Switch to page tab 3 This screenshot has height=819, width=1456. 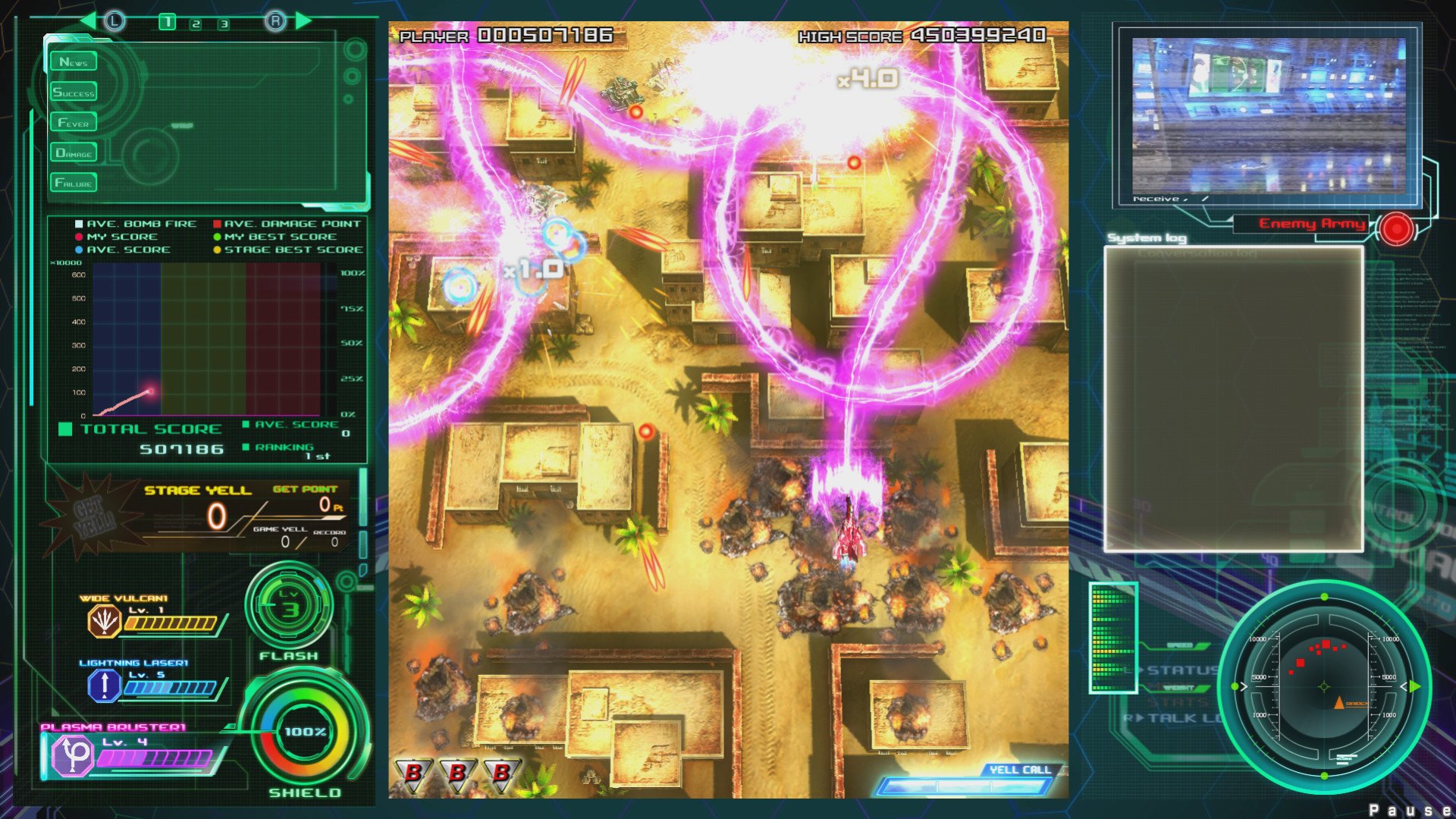click(224, 24)
